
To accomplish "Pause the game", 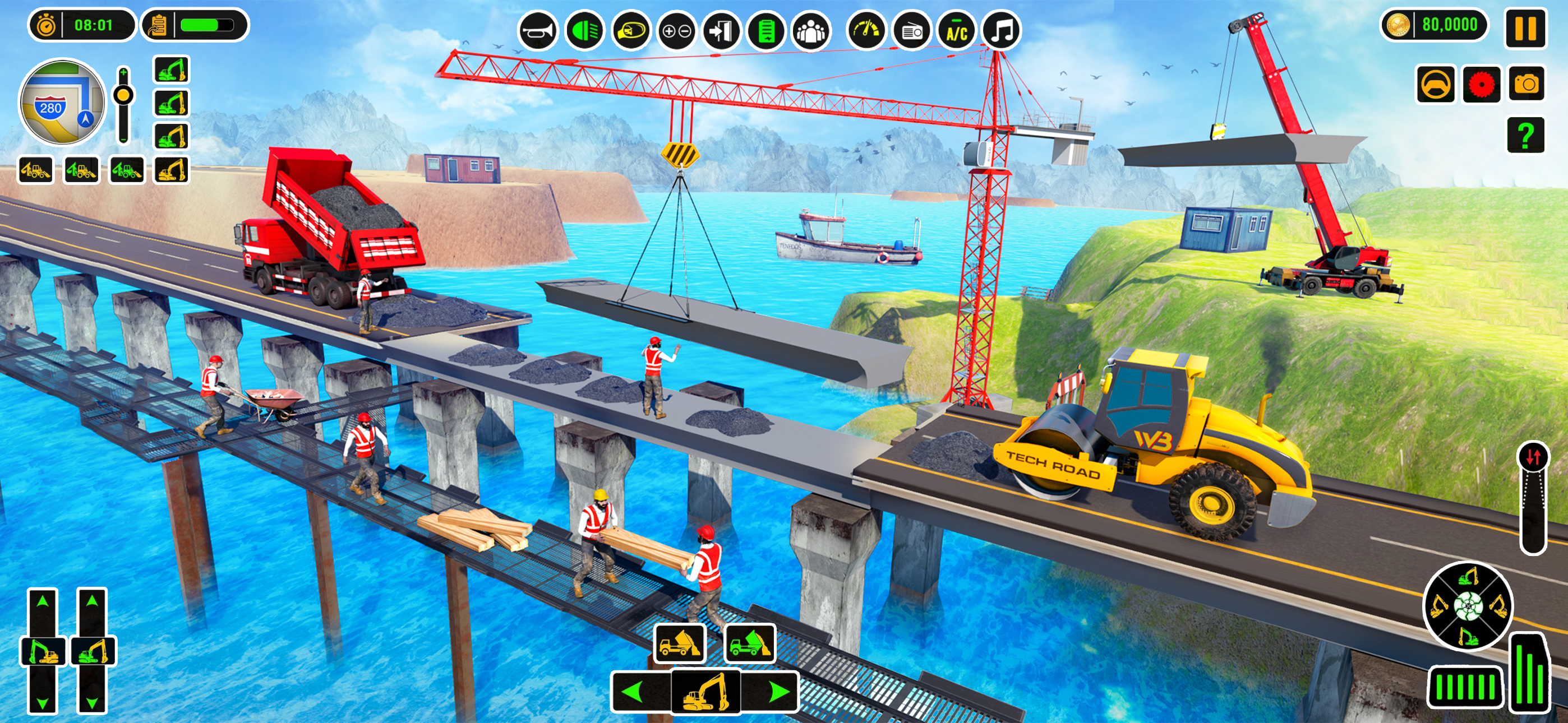I will (x=1525, y=29).
